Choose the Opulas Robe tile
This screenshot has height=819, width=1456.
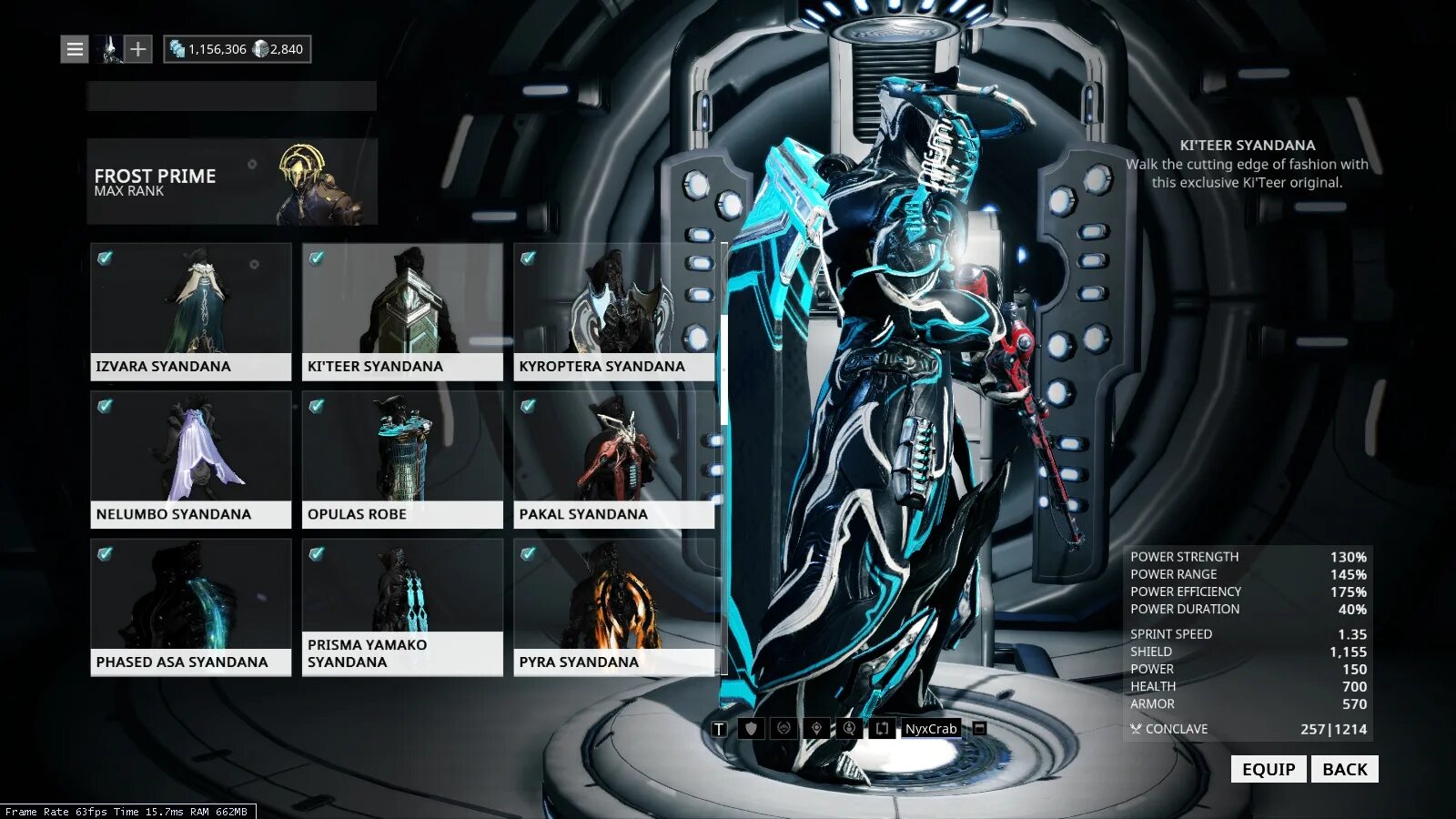pyautogui.click(x=402, y=460)
